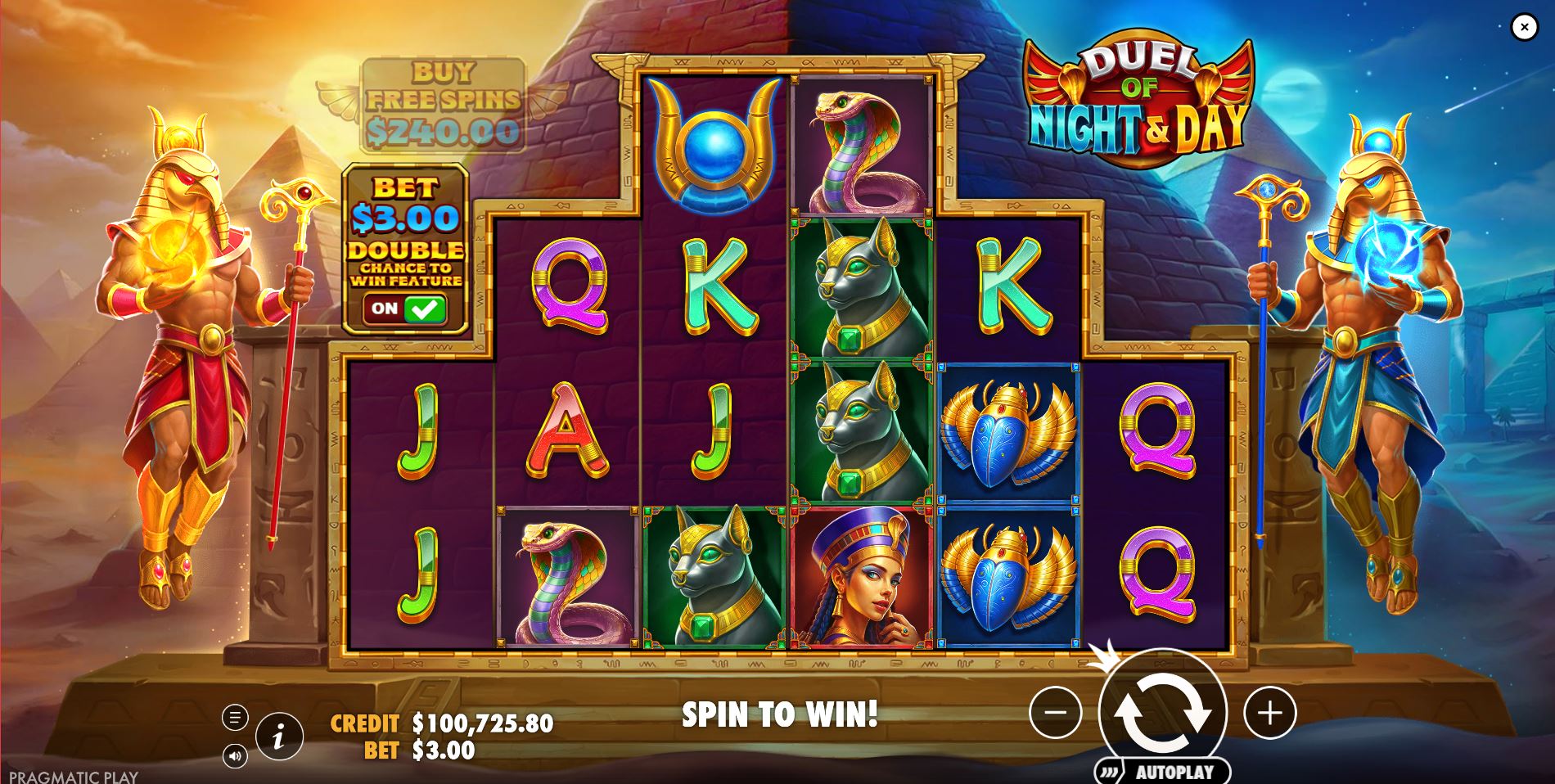Decrease the bet using the minus icon
The height and width of the screenshot is (784, 1555).
click(x=1056, y=713)
